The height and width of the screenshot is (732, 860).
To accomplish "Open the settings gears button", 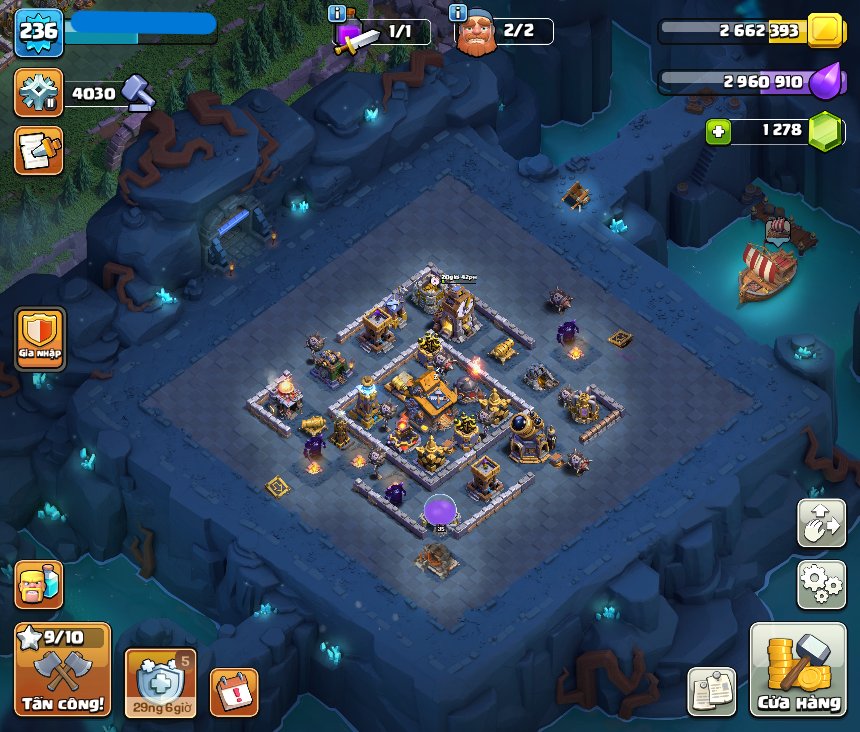I will 821,584.
